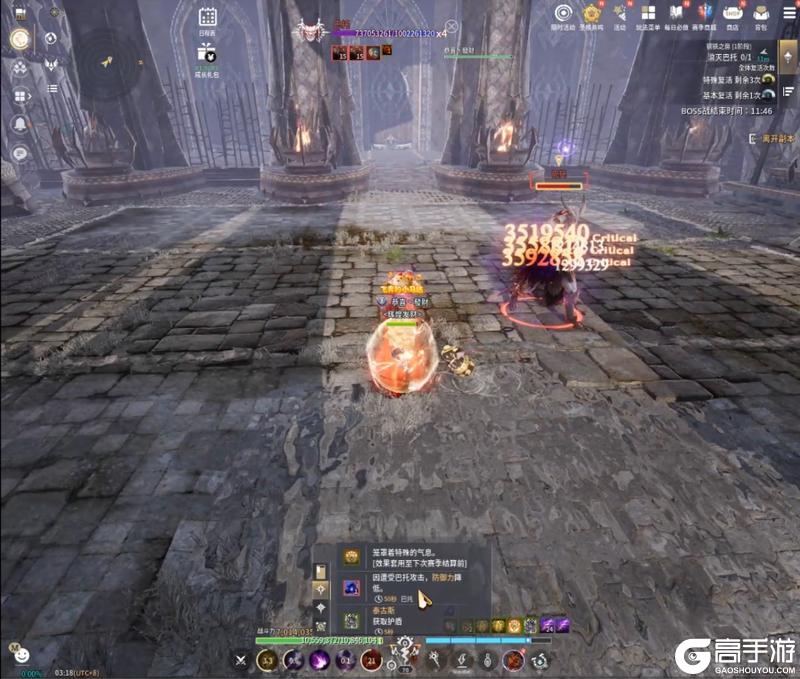This screenshot has height=679, width=800.
Task: Click 离开副本 to leave the dungeon
Action: pos(777,139)
